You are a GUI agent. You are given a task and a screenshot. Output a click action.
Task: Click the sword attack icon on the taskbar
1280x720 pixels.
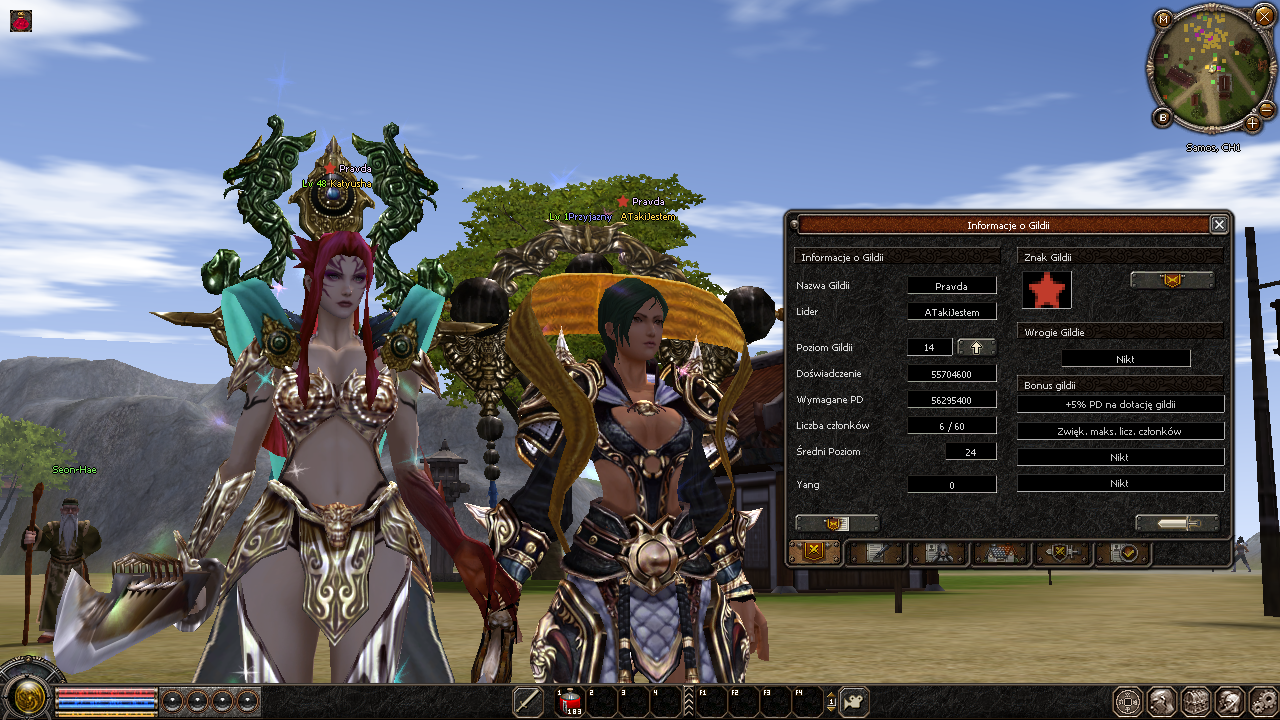pyautogui.click(x=528, y=702)
